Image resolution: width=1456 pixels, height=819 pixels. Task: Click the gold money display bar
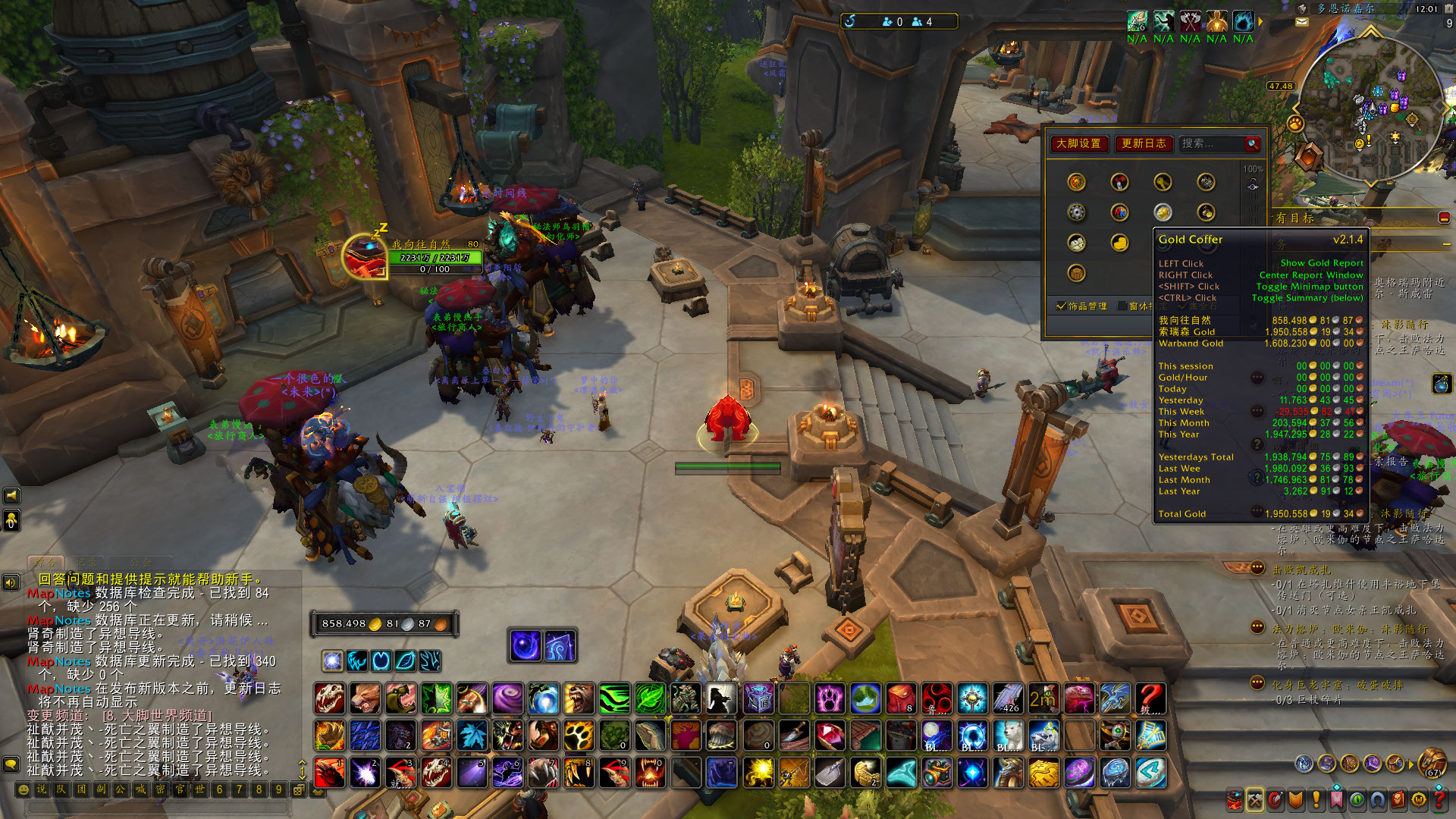coord(384,623)
